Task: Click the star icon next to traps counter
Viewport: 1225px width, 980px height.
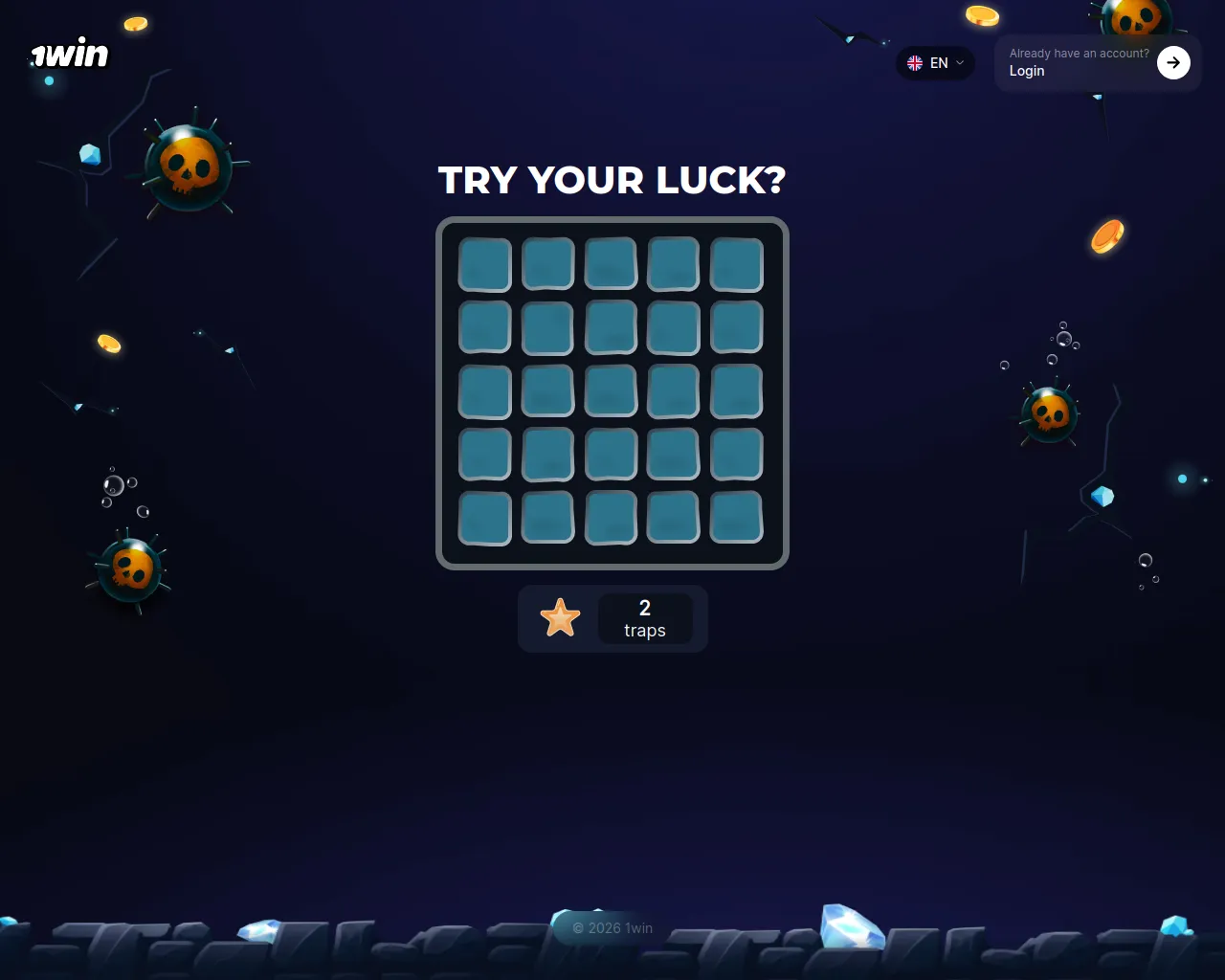Action: pyautogui.click(x=561, y=617)
